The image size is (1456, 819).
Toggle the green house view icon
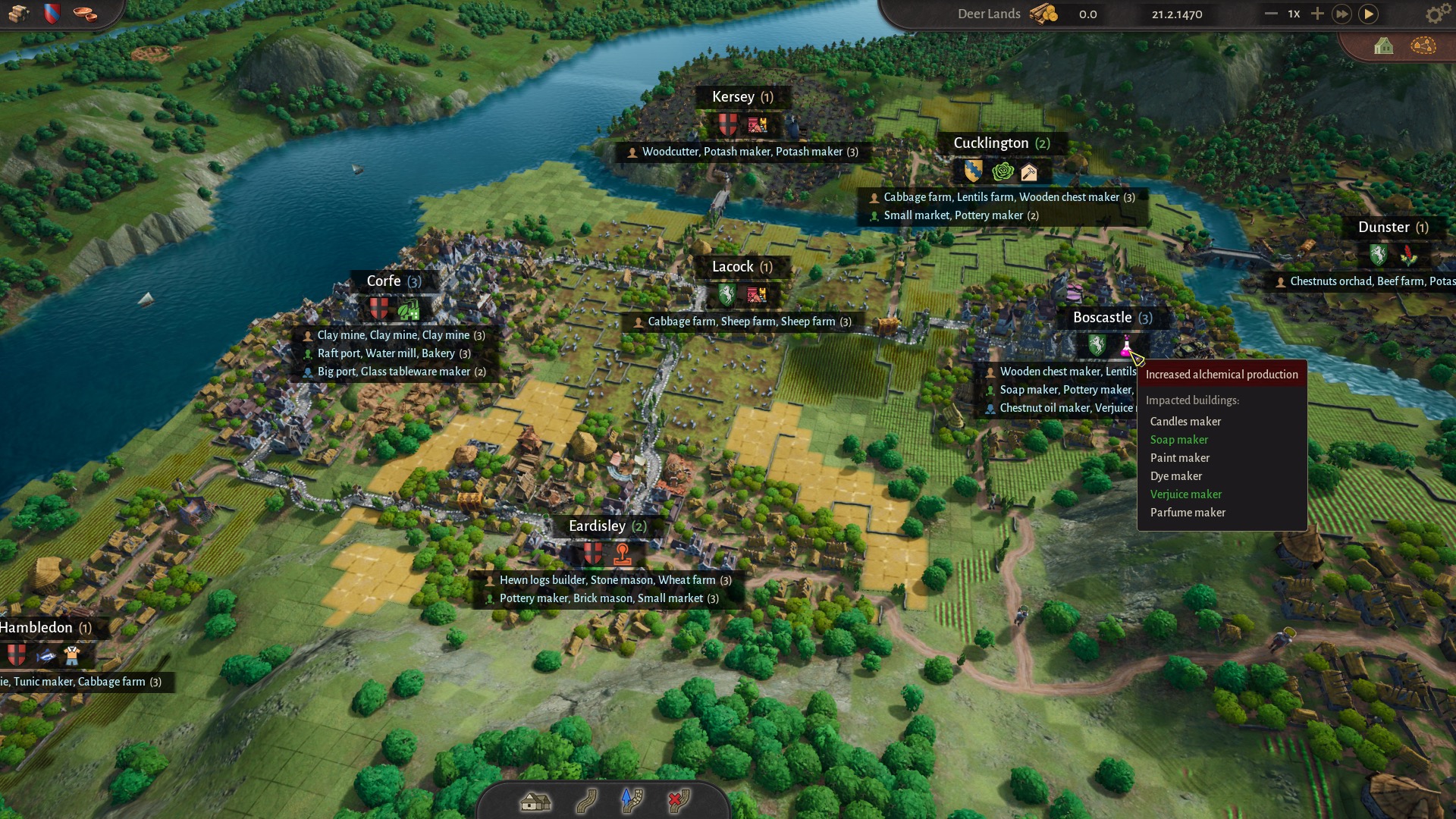[1383, 46]
